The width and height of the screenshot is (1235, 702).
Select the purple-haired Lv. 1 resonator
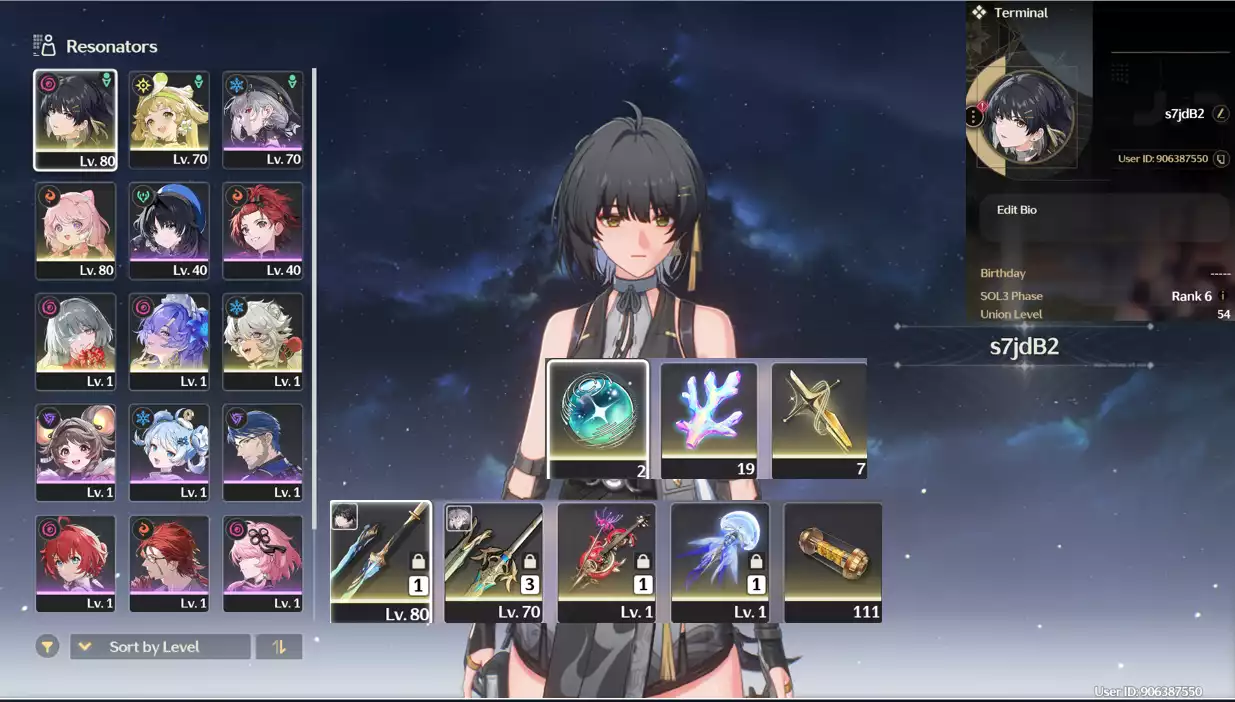[x=169, y=341]
